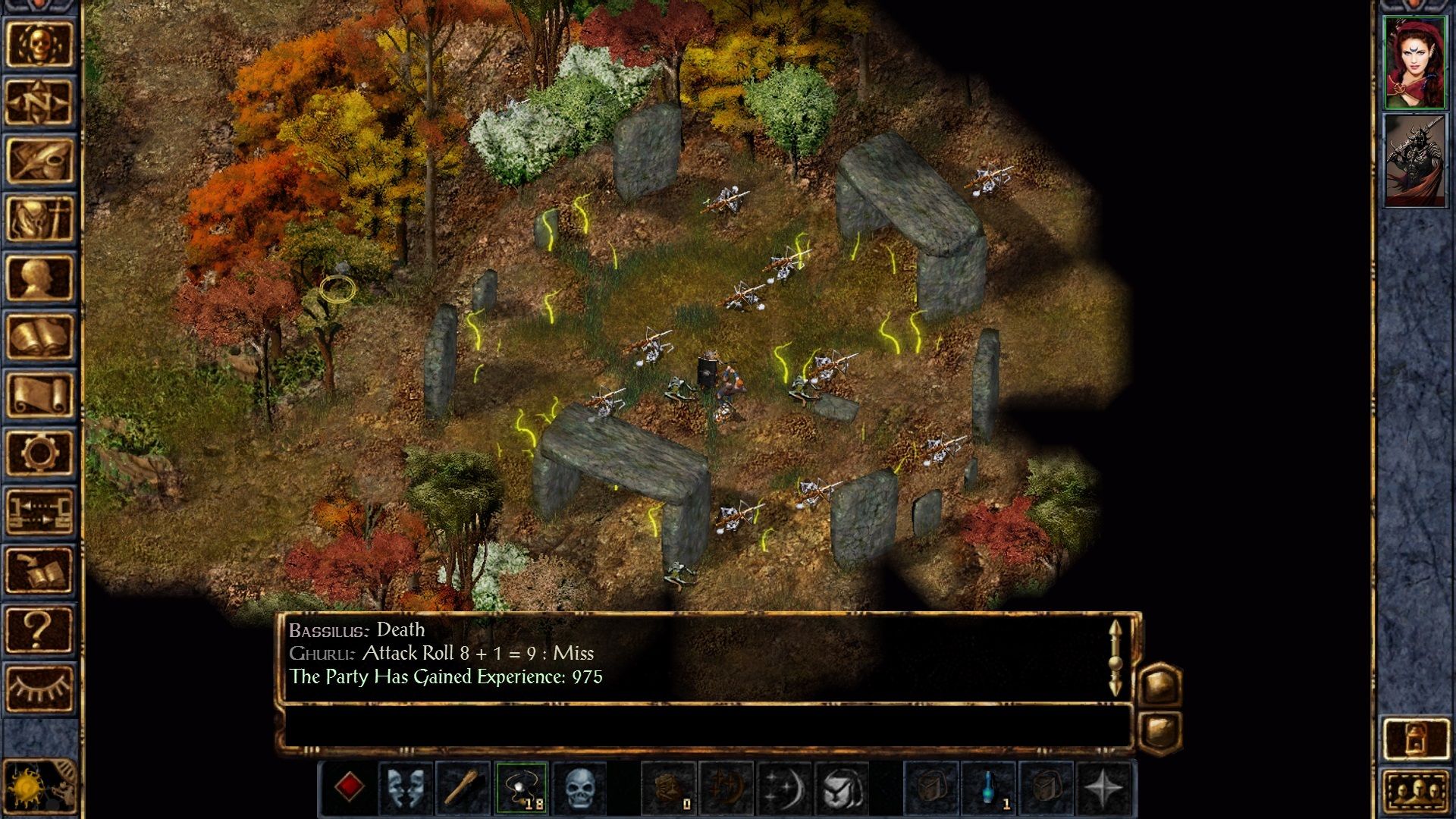1456x819 pixels.
Task: Click the help question mark button
Action: 39,629
